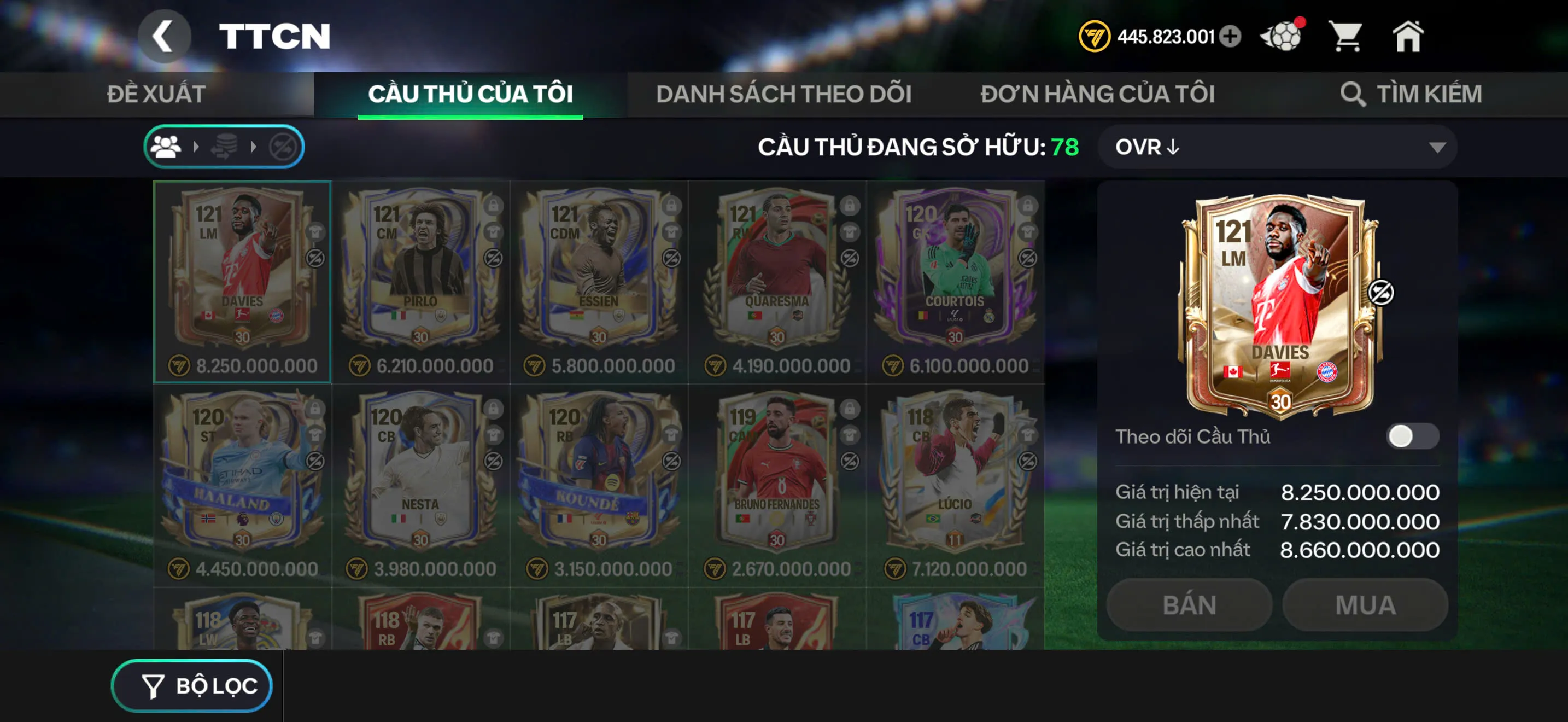The width and height of the screenshot is (1568, 722).
Task: Click the search magnifier beside TÌM KIẾM
Action: pyautogui.click(x=1353, y=94)
